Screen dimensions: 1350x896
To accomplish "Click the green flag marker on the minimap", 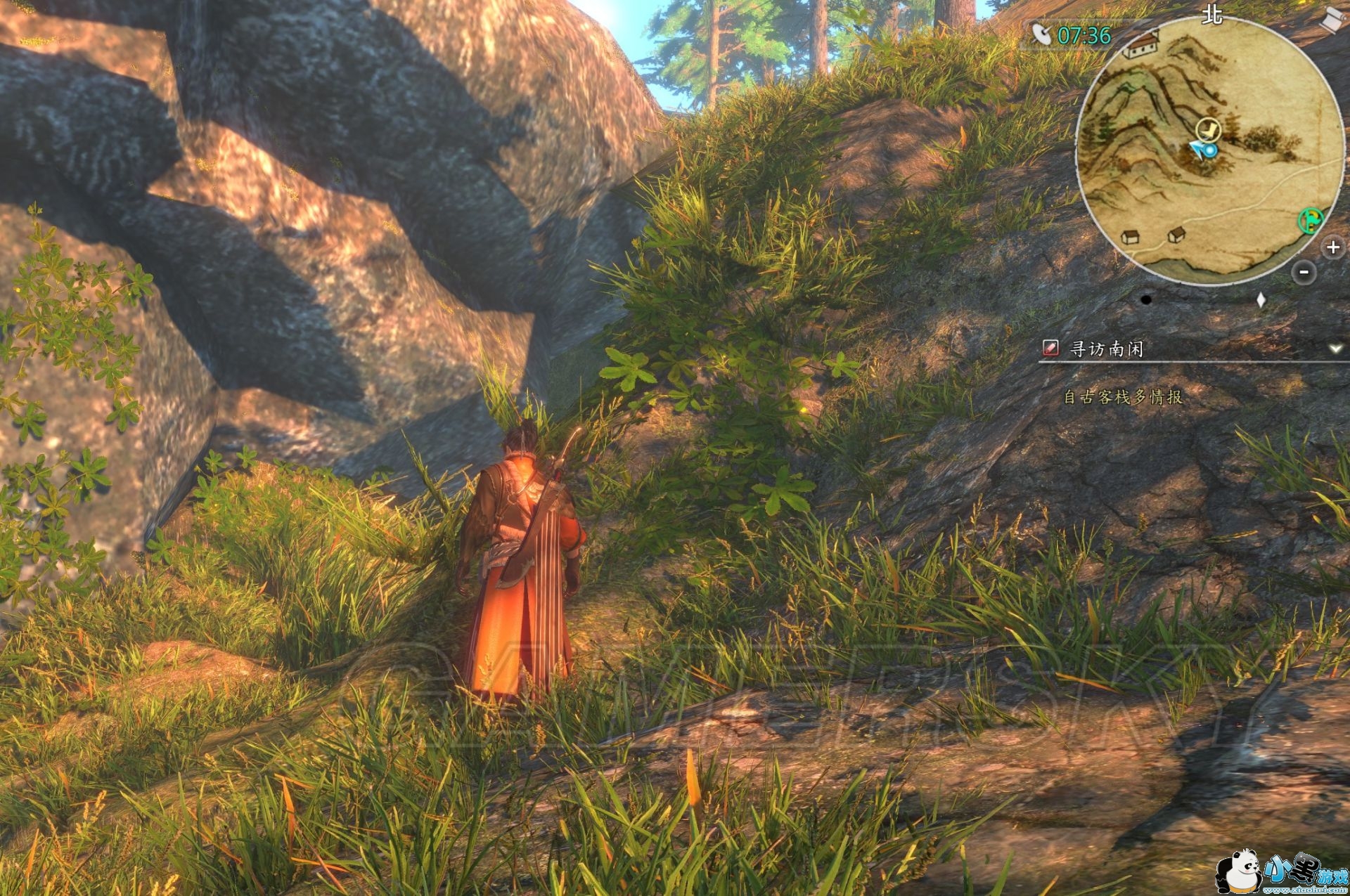I will [1310, 221].
